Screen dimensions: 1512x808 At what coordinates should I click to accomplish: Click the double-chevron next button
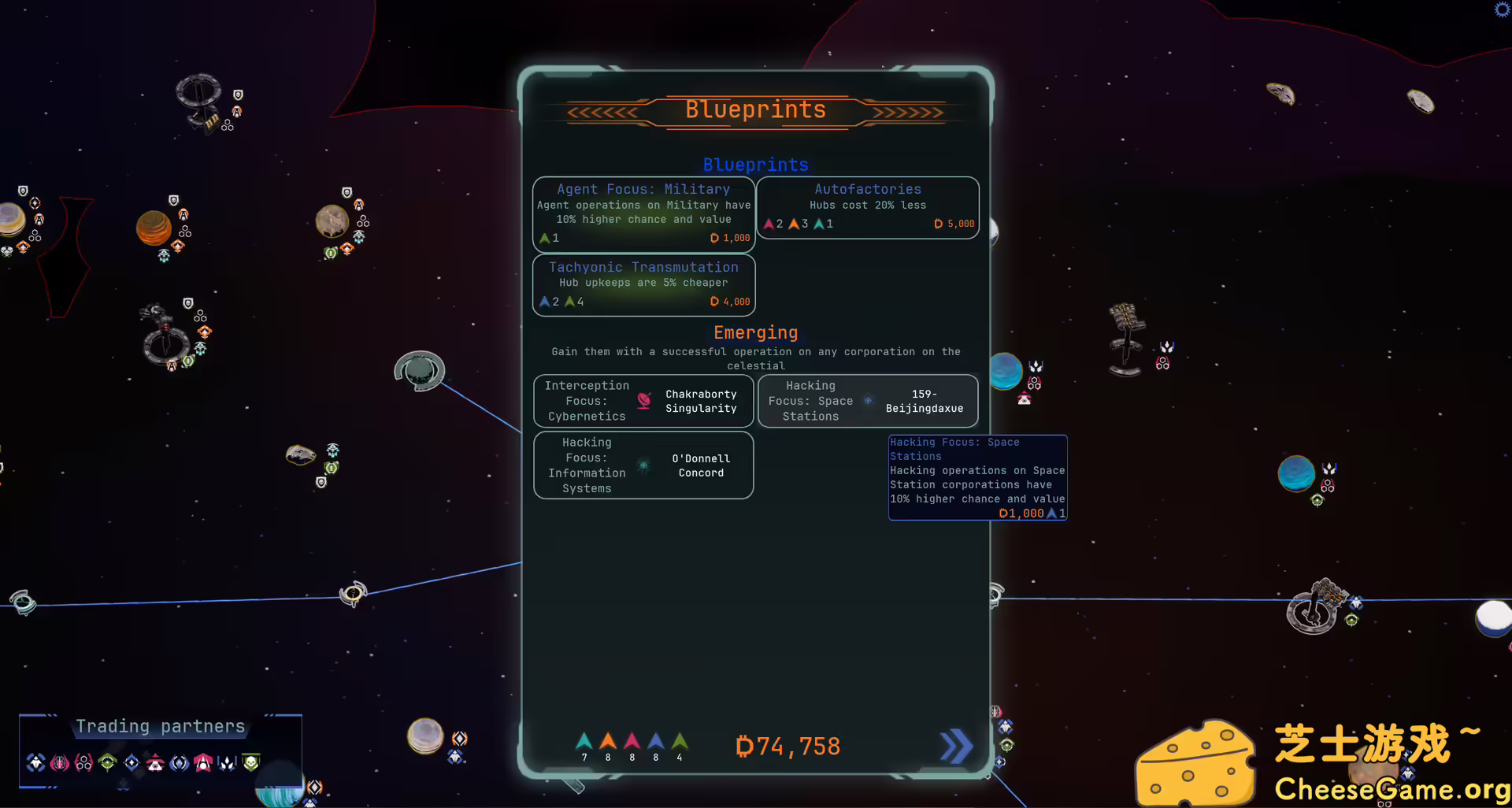click(x=955, y=746)
